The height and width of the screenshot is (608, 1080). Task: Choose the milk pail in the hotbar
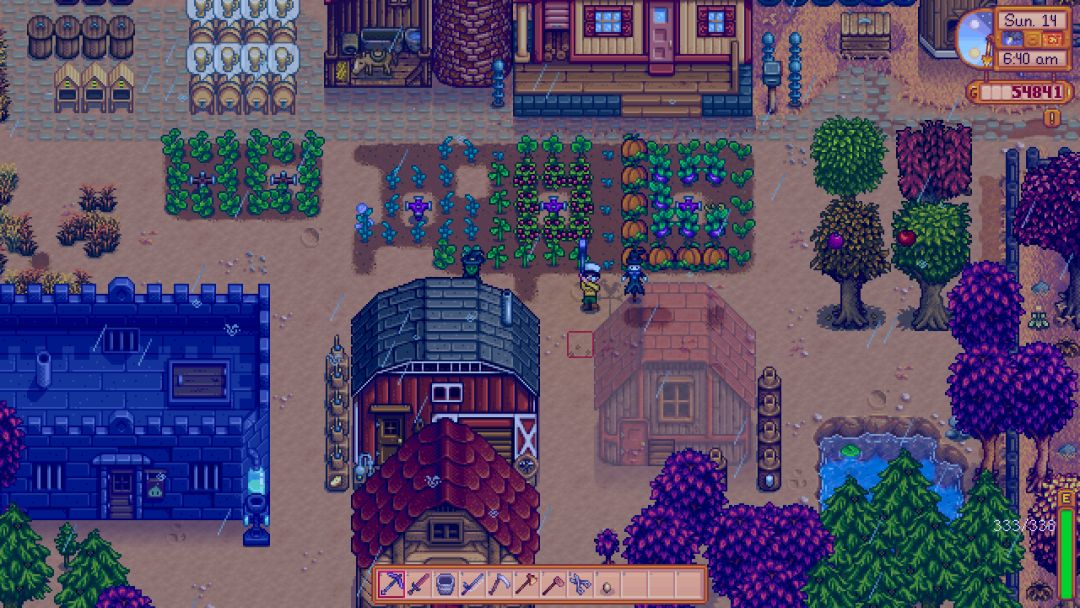445,584
